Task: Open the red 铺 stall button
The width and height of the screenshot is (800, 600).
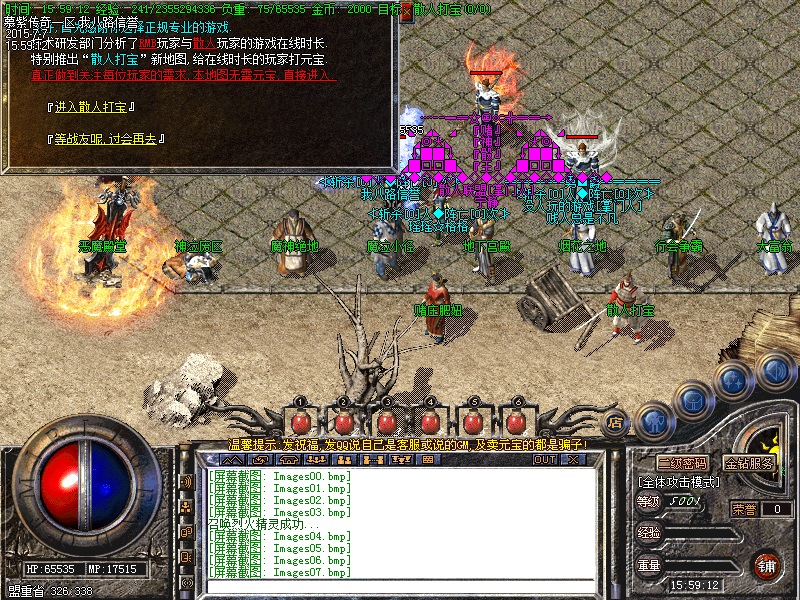Action: click(767, 565)
